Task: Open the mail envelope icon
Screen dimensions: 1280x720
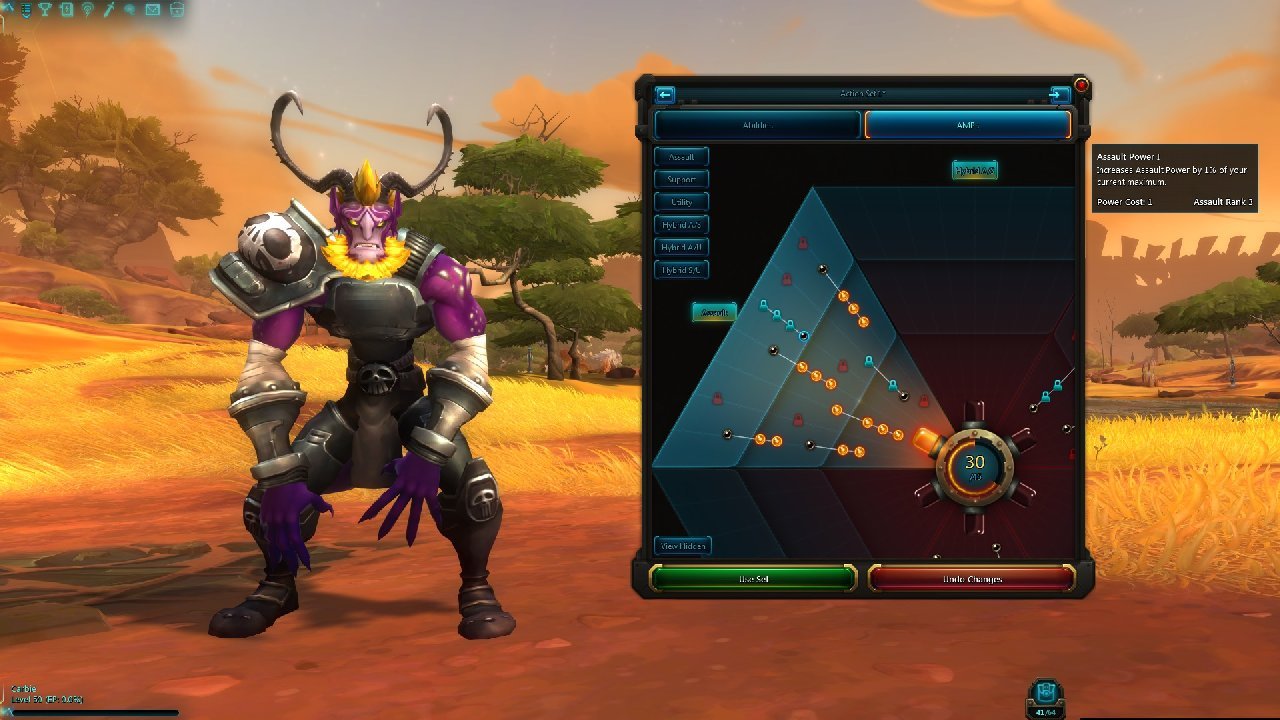Action: click(x=152, y=10)
